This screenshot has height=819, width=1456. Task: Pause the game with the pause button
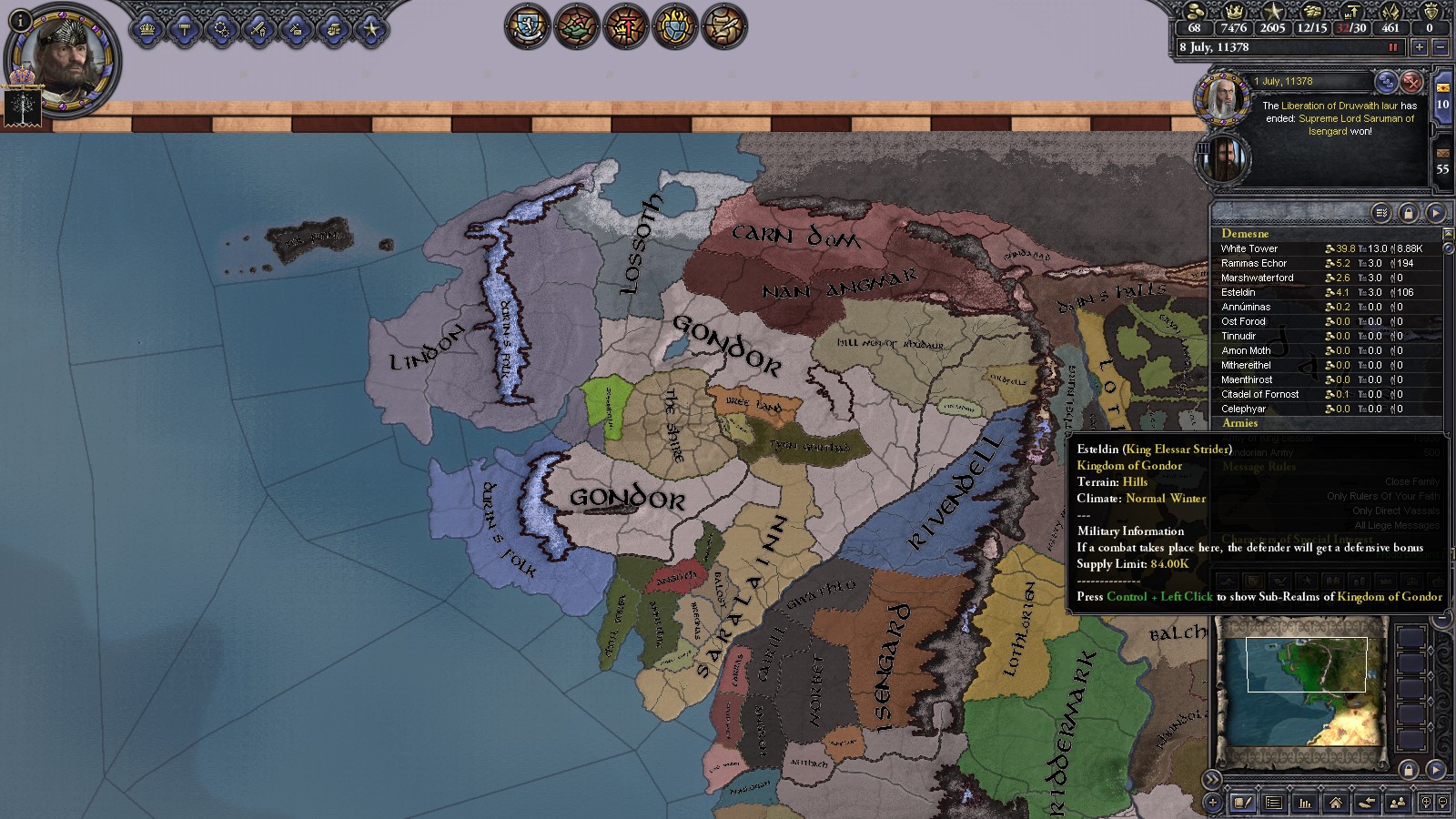(x=1391, y=48)
